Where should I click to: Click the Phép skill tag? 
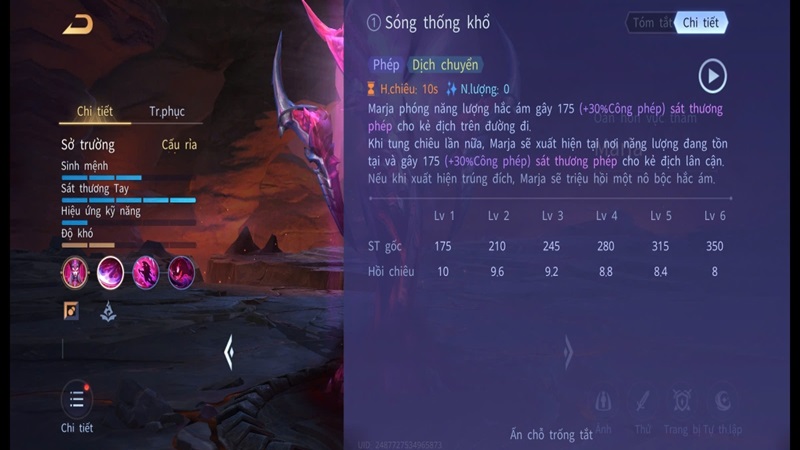(386, 65)
